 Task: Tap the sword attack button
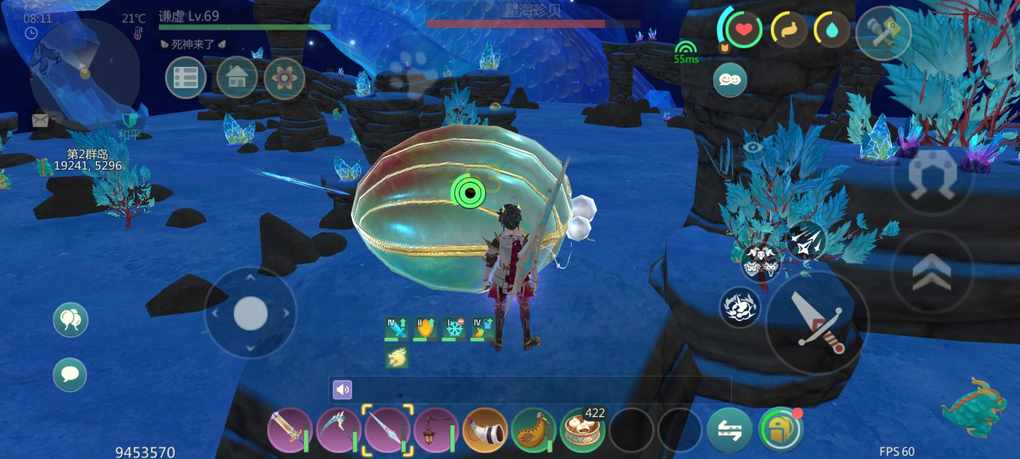[x=817, y=320]
